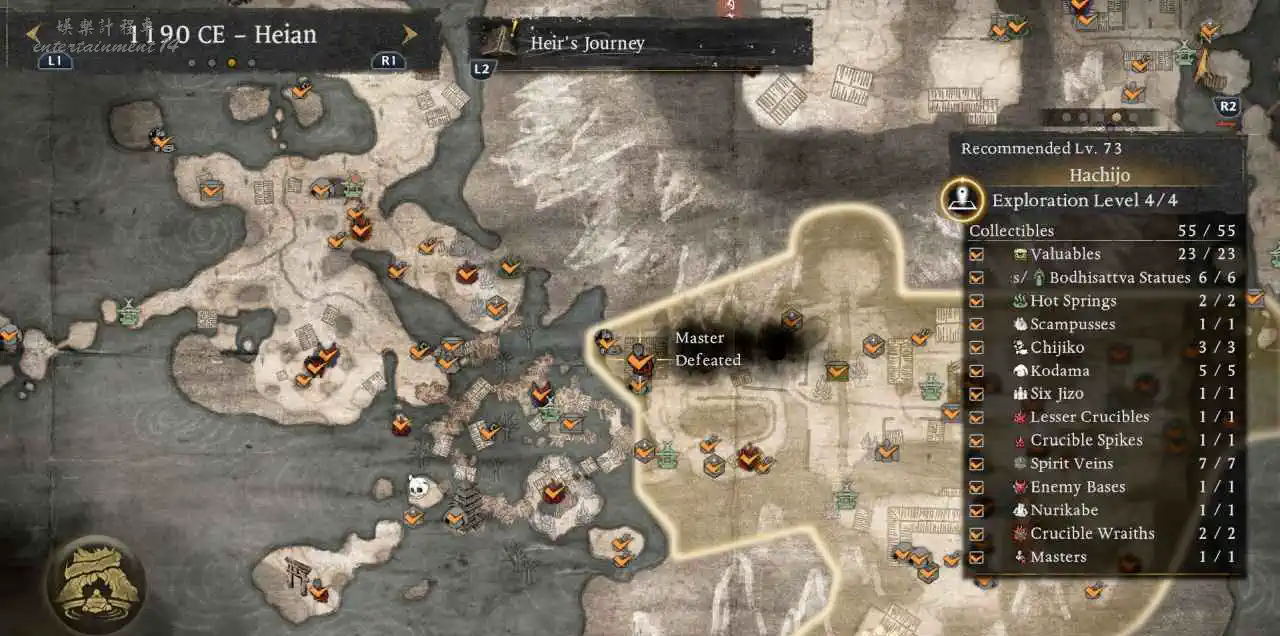Uncheck the Chijiko legend entry
This screenshot has width=1280, height=636.
pos(977,348)
